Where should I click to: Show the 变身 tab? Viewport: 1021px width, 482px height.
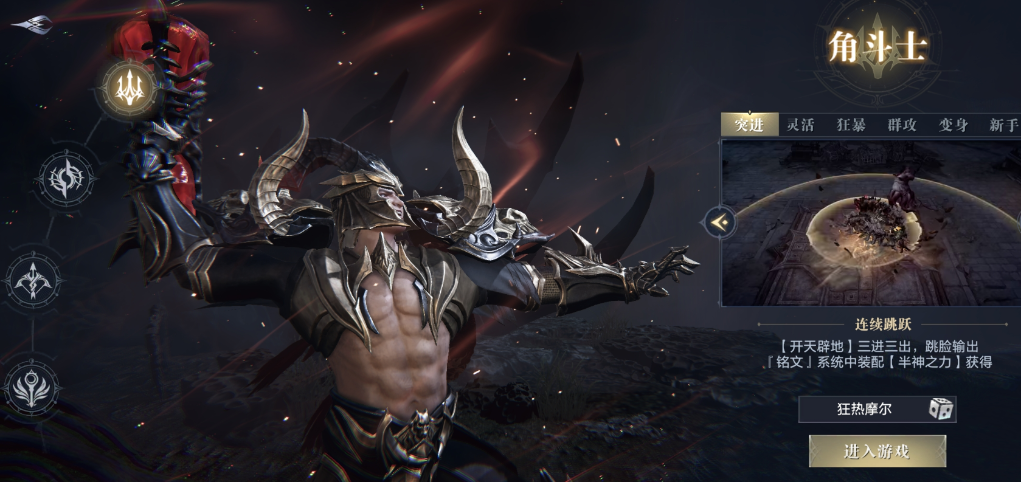[x=953, y=125]
